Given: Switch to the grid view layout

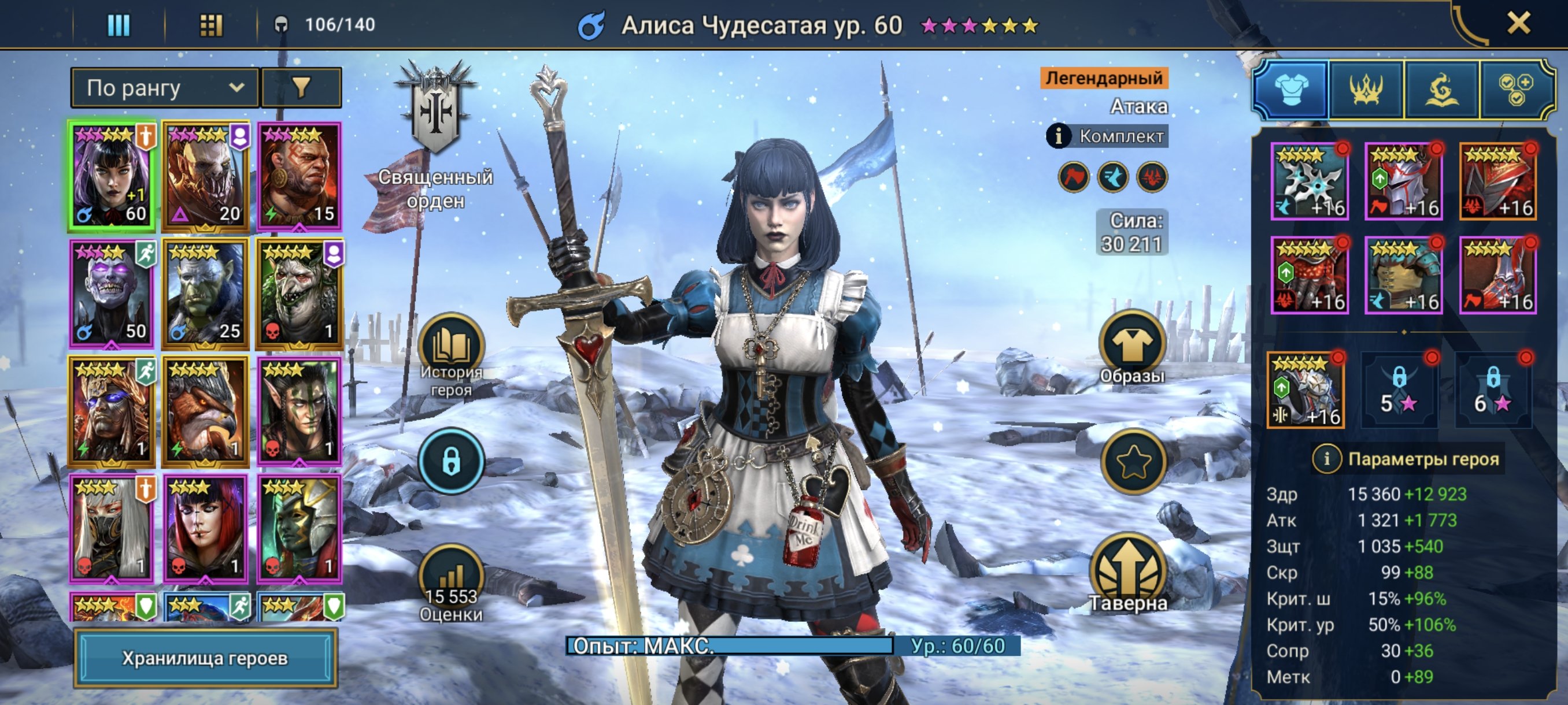Looking at the screenshot, I should click(x=210, y=25).
